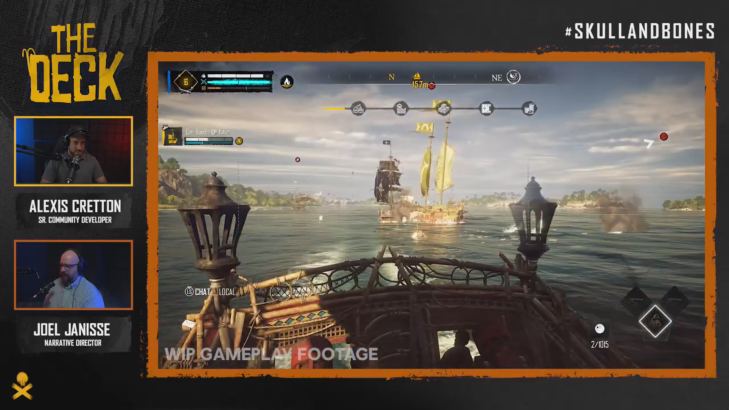729x410 pixels.
Task: Select the group member ship portrait
Action: (x=173, y=135)
